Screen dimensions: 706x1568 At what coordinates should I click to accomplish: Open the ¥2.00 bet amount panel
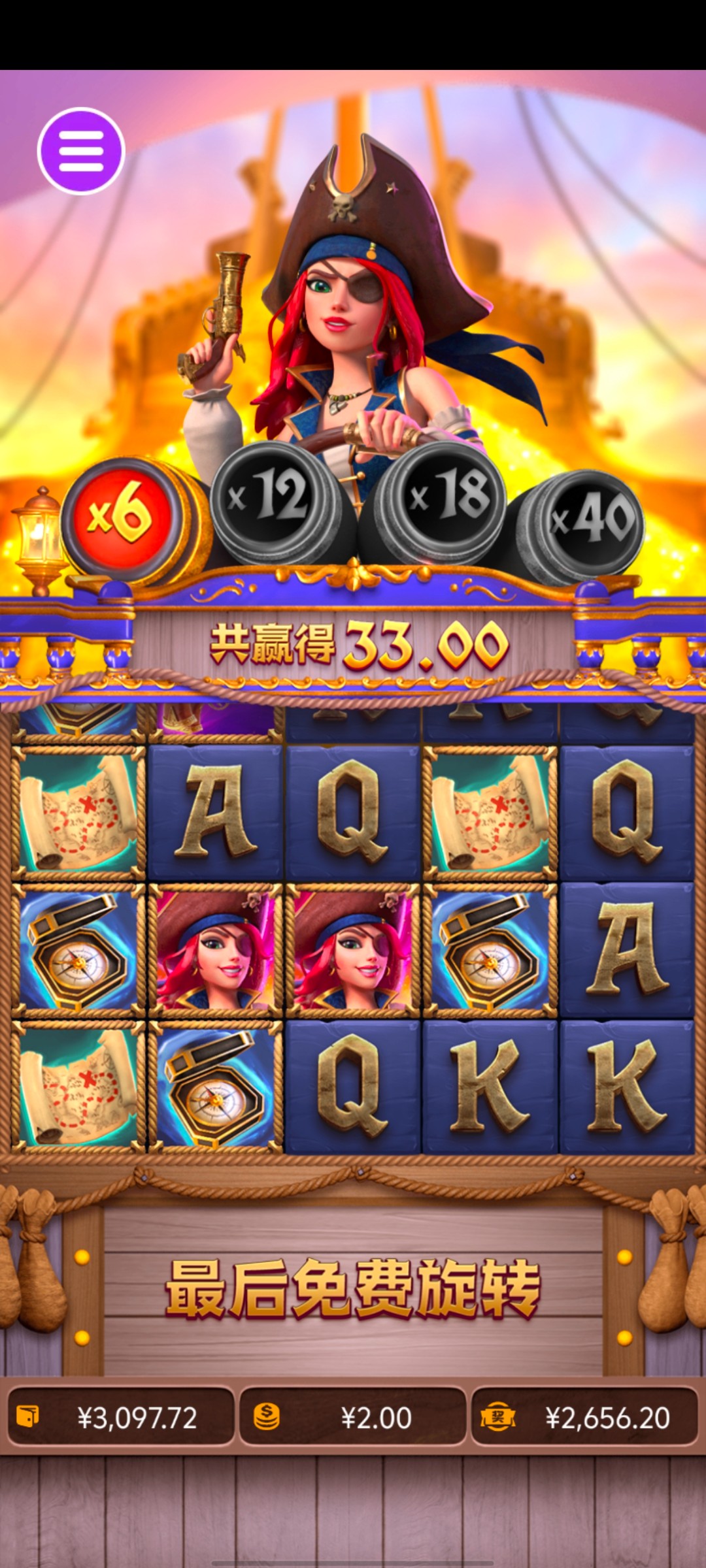(353, 1417)
